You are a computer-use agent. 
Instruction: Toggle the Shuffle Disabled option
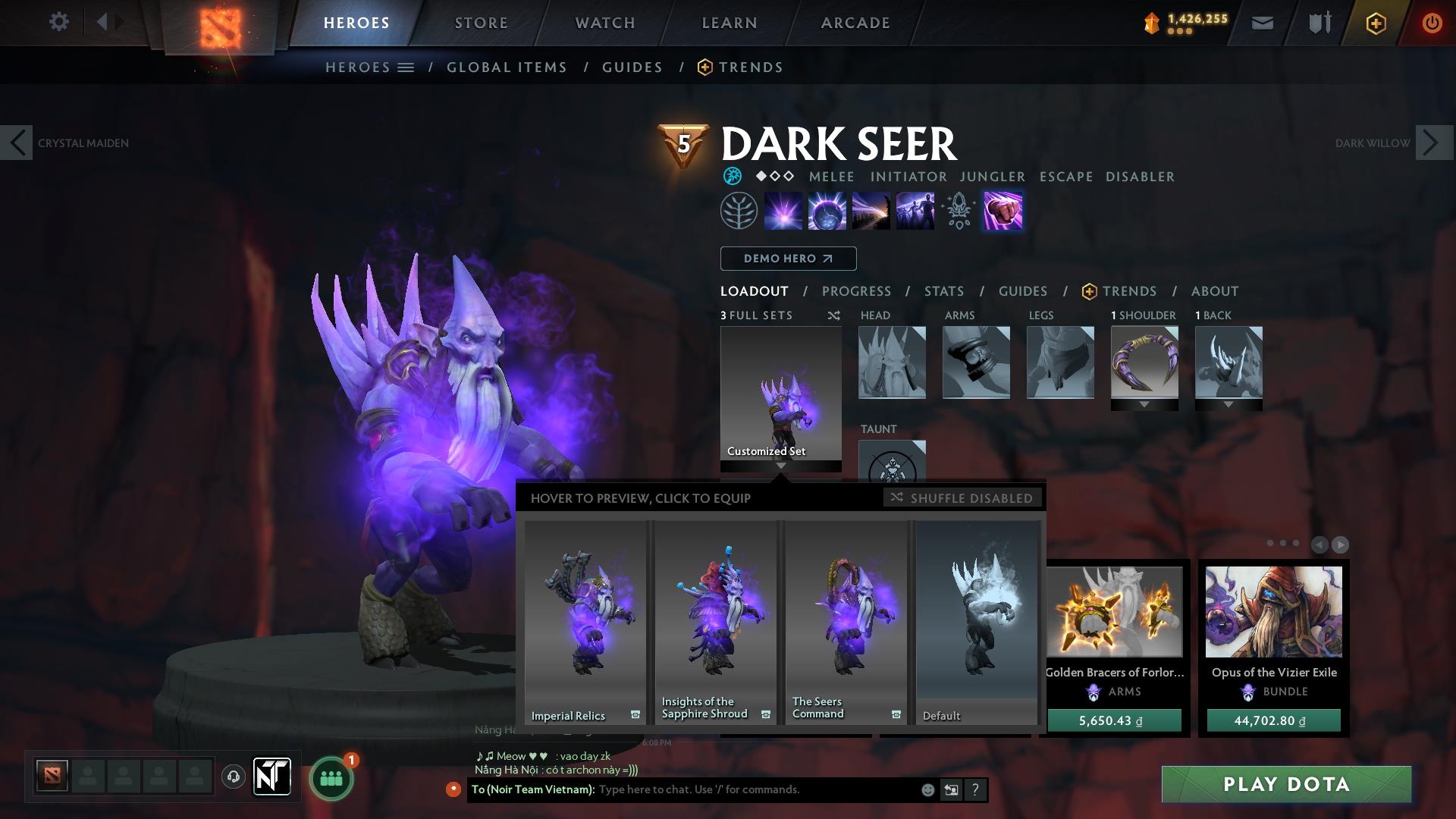[963, 498]
